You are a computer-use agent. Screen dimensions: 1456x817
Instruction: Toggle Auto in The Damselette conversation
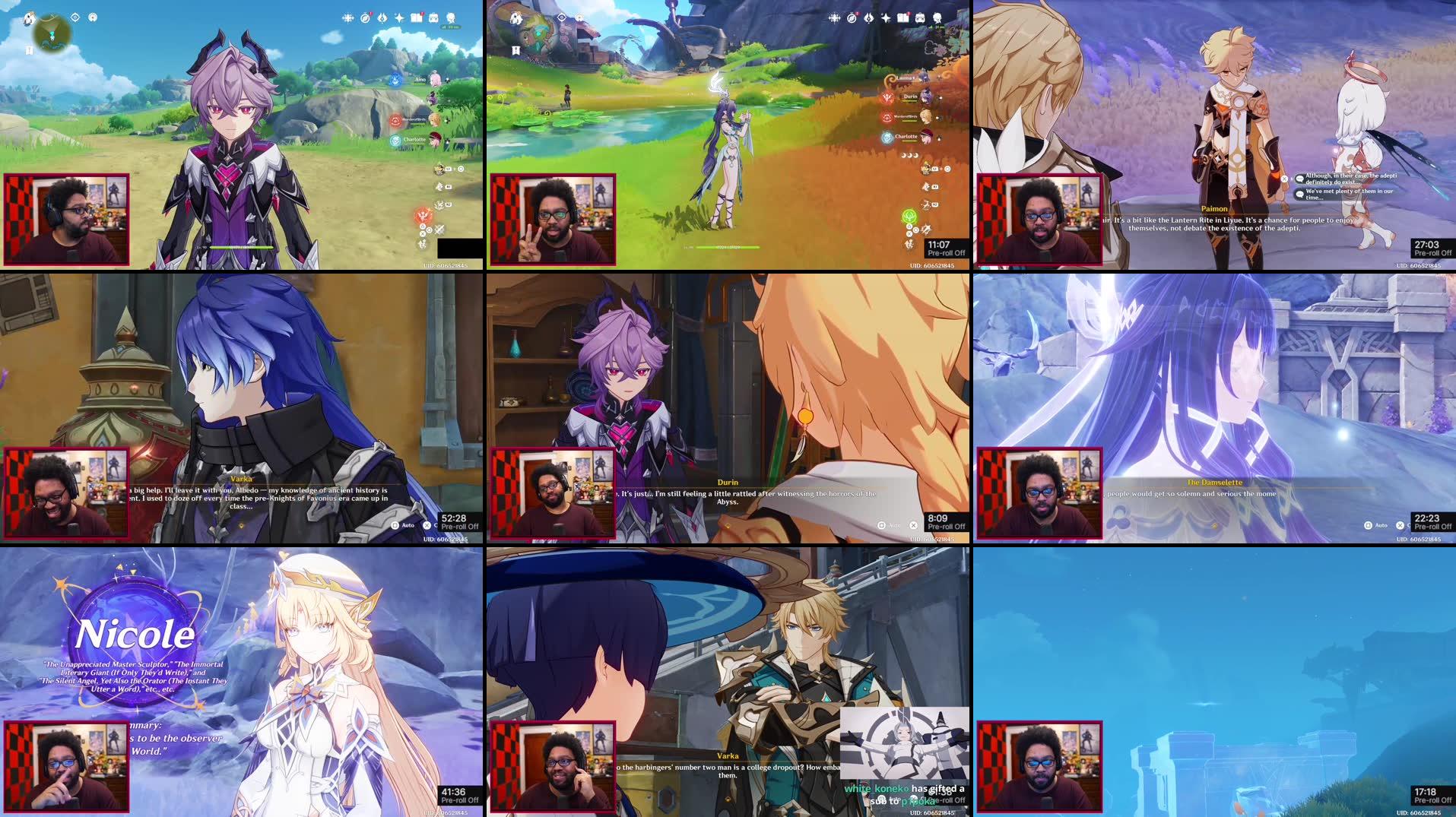coord(1369,525)
